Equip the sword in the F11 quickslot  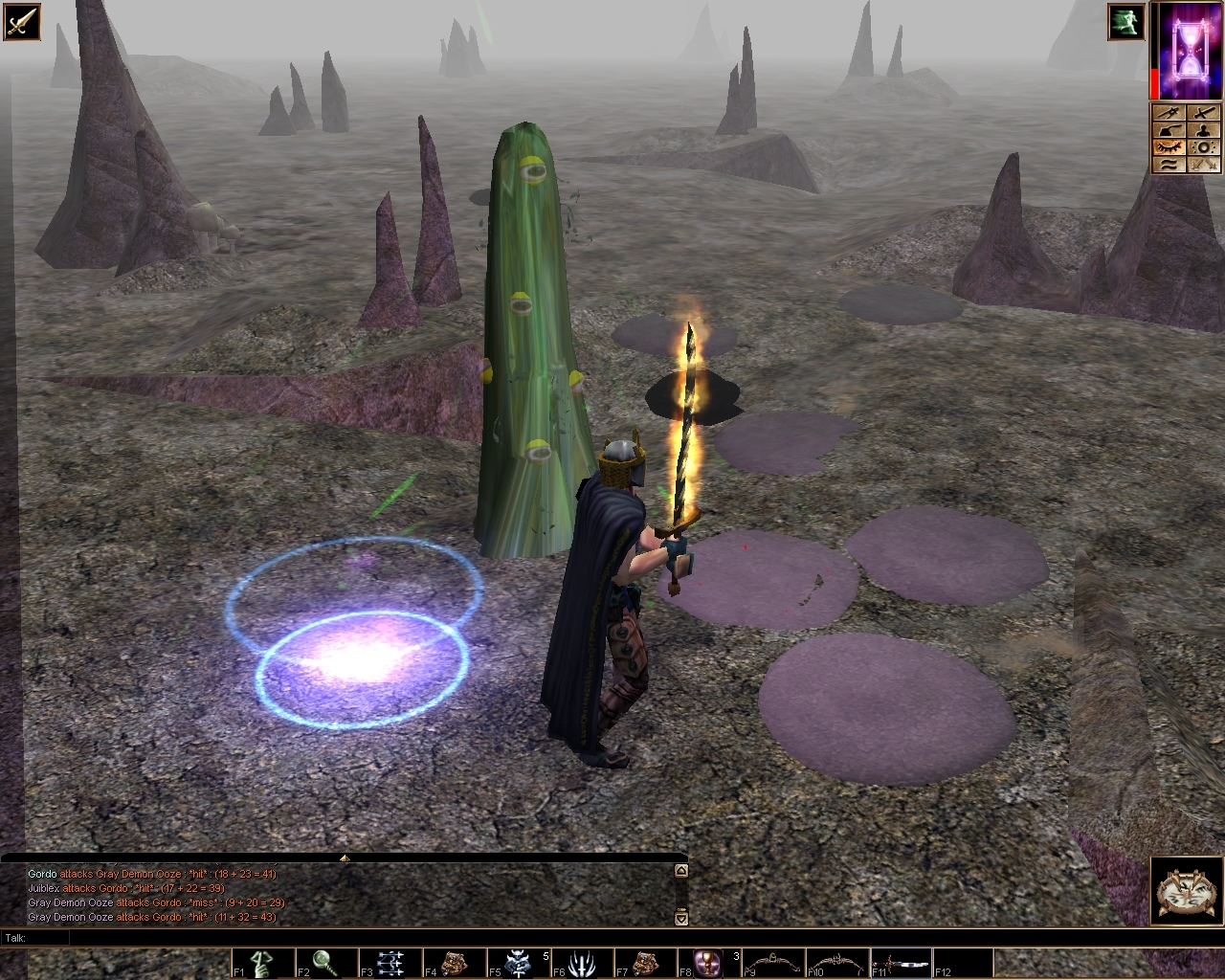(901, 962)
